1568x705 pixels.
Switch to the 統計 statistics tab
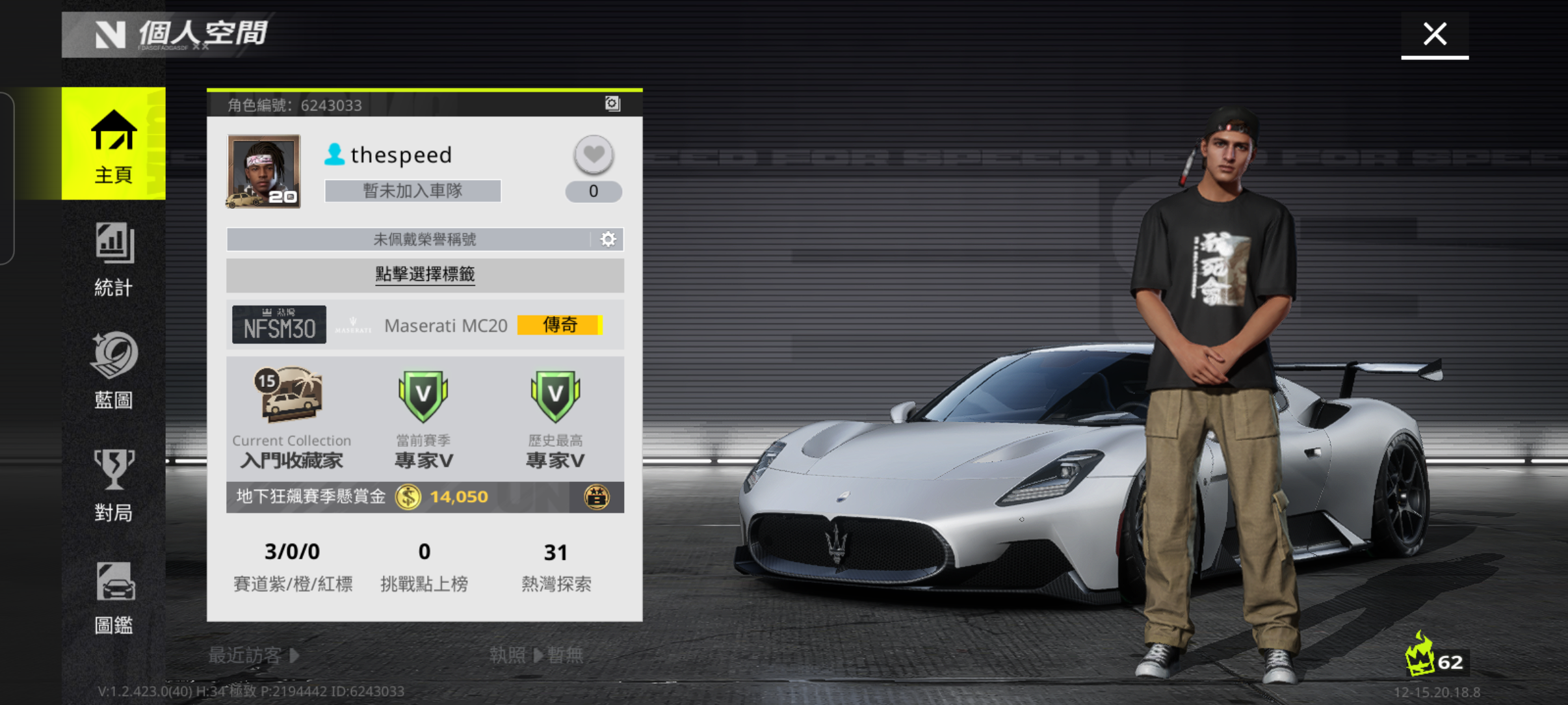coord(113,260)
